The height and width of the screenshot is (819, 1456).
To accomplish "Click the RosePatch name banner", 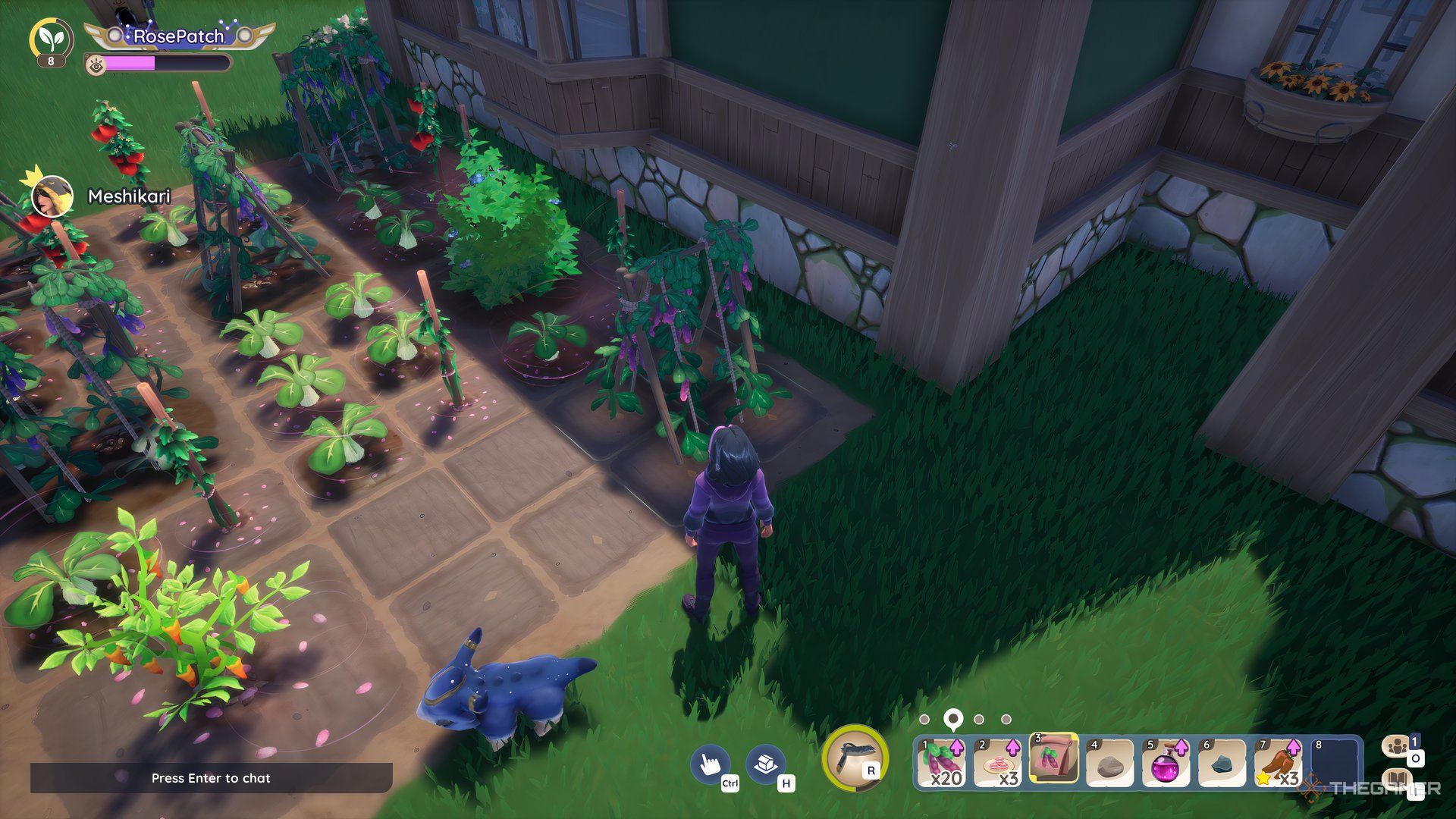I will tap(179, 36).
